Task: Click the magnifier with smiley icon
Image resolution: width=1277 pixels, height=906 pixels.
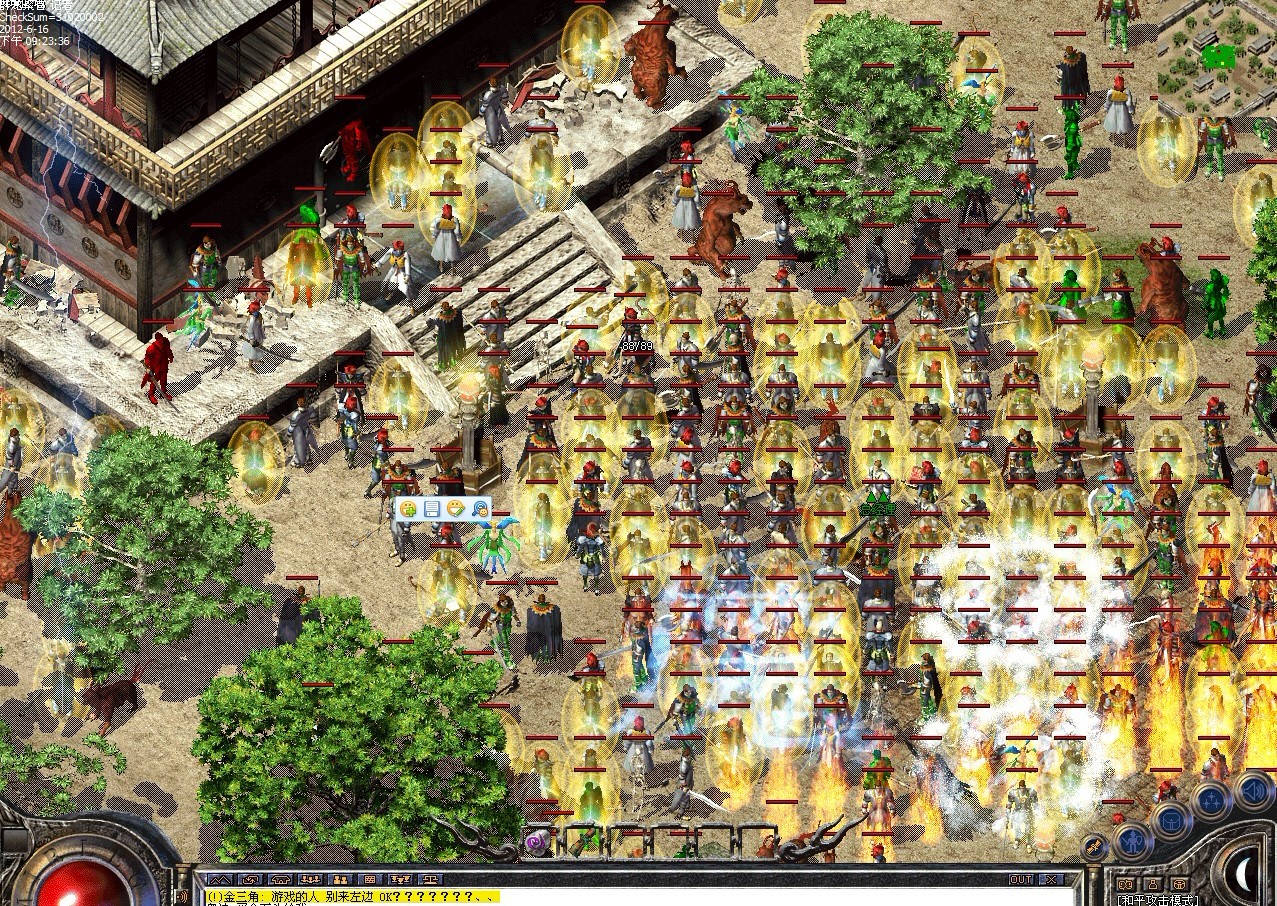Action: point(480,509)
